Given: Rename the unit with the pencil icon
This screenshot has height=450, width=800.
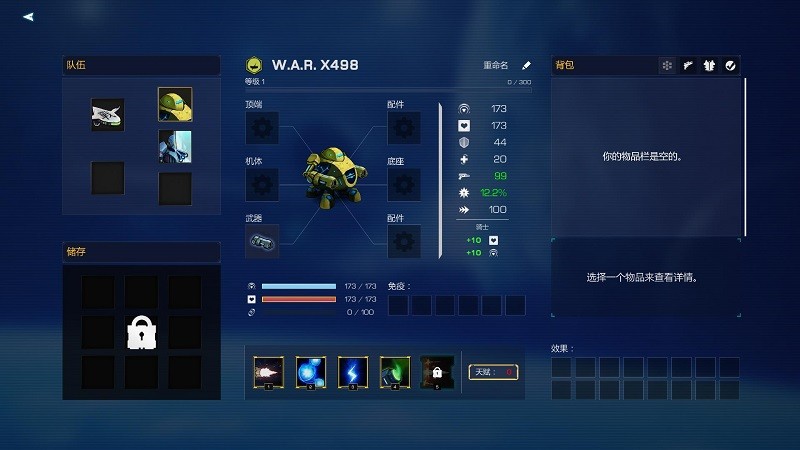Looking at the screenshot, I should point(527,65).
